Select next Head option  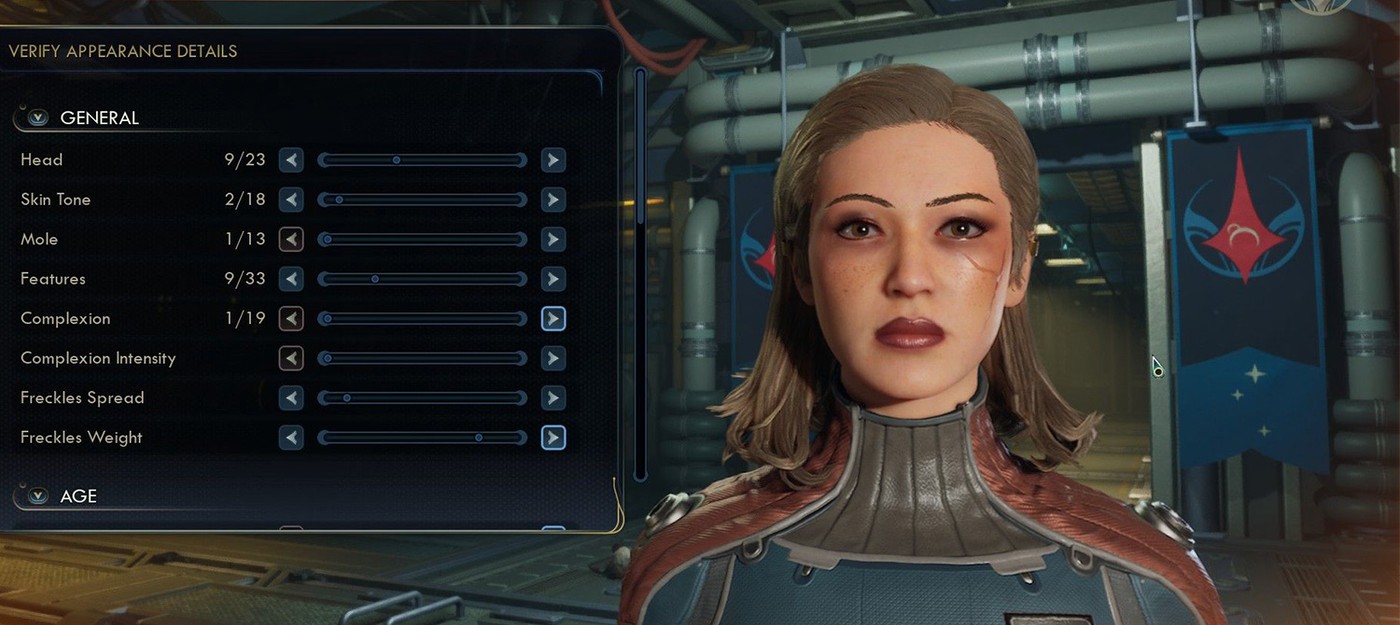click(x=553, y=160)
